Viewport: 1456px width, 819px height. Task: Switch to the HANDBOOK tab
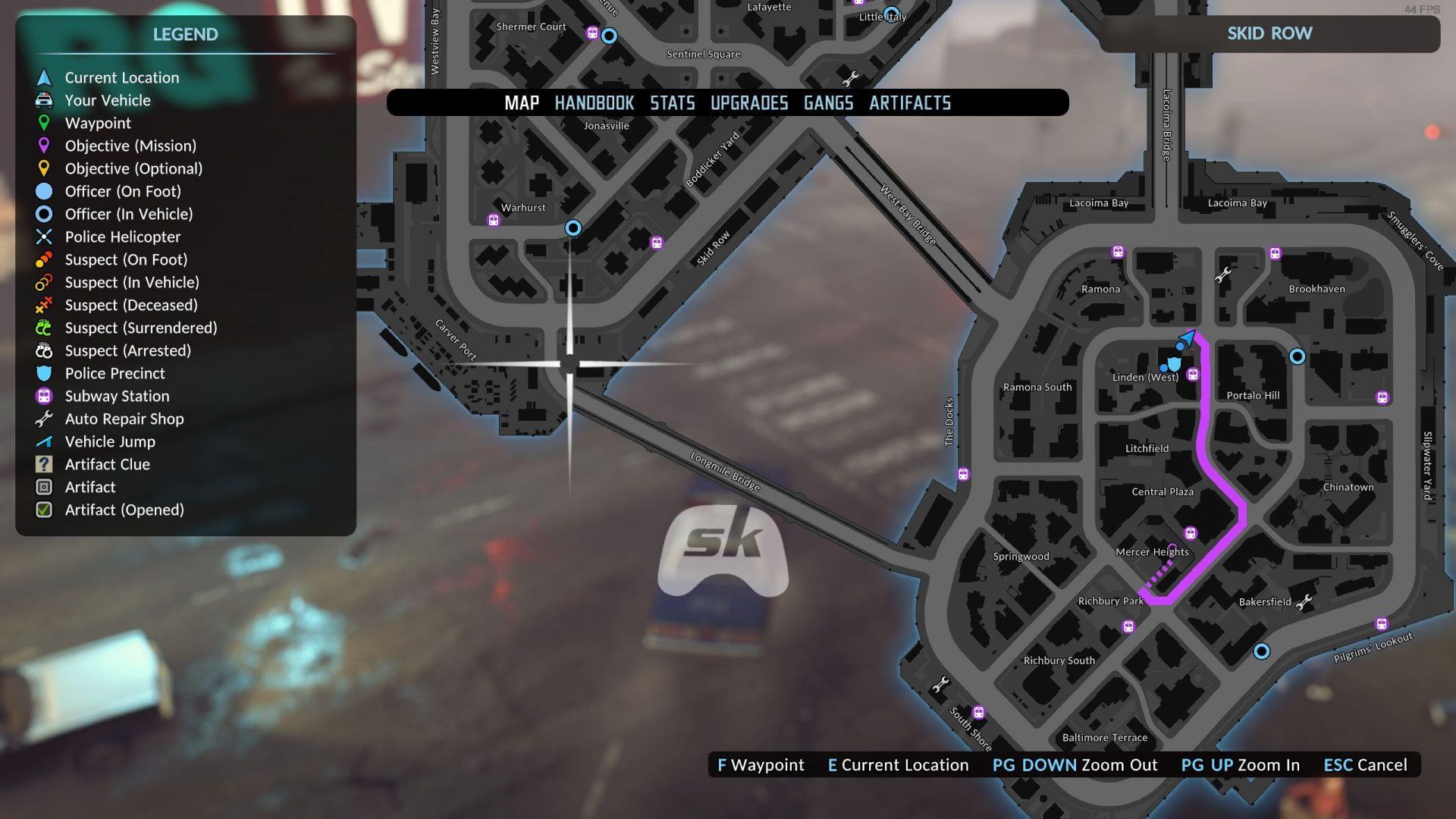tap(594, 103)
